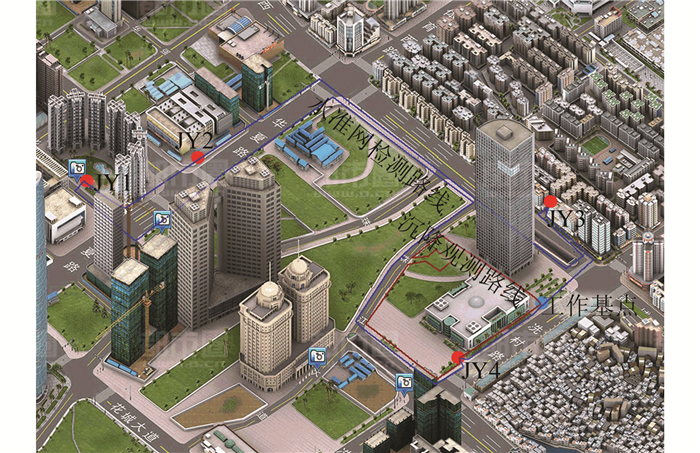
Task: Click the red JY3 marker dot
Action: pos(550,202)
